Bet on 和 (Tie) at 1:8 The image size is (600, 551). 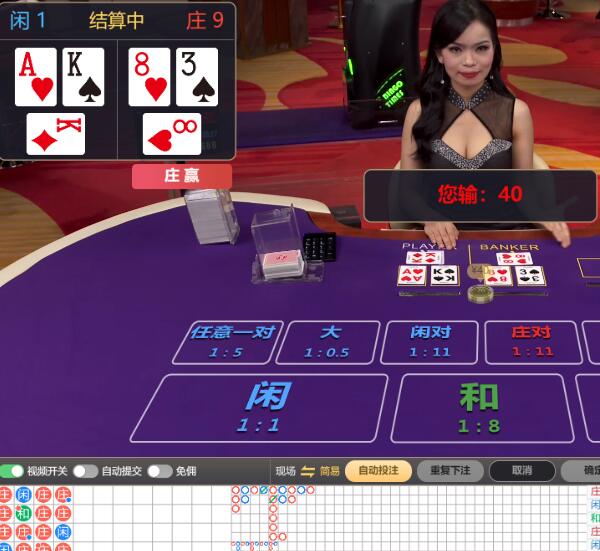point(478,406)
